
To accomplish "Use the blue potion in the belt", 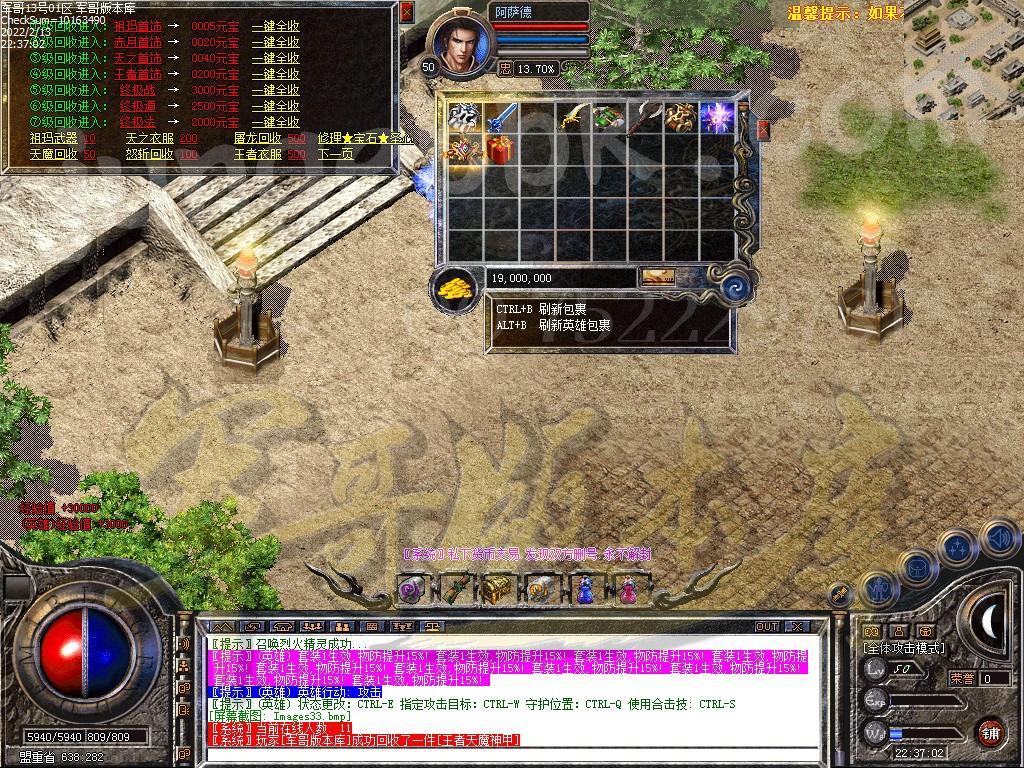I will (584, 590).
